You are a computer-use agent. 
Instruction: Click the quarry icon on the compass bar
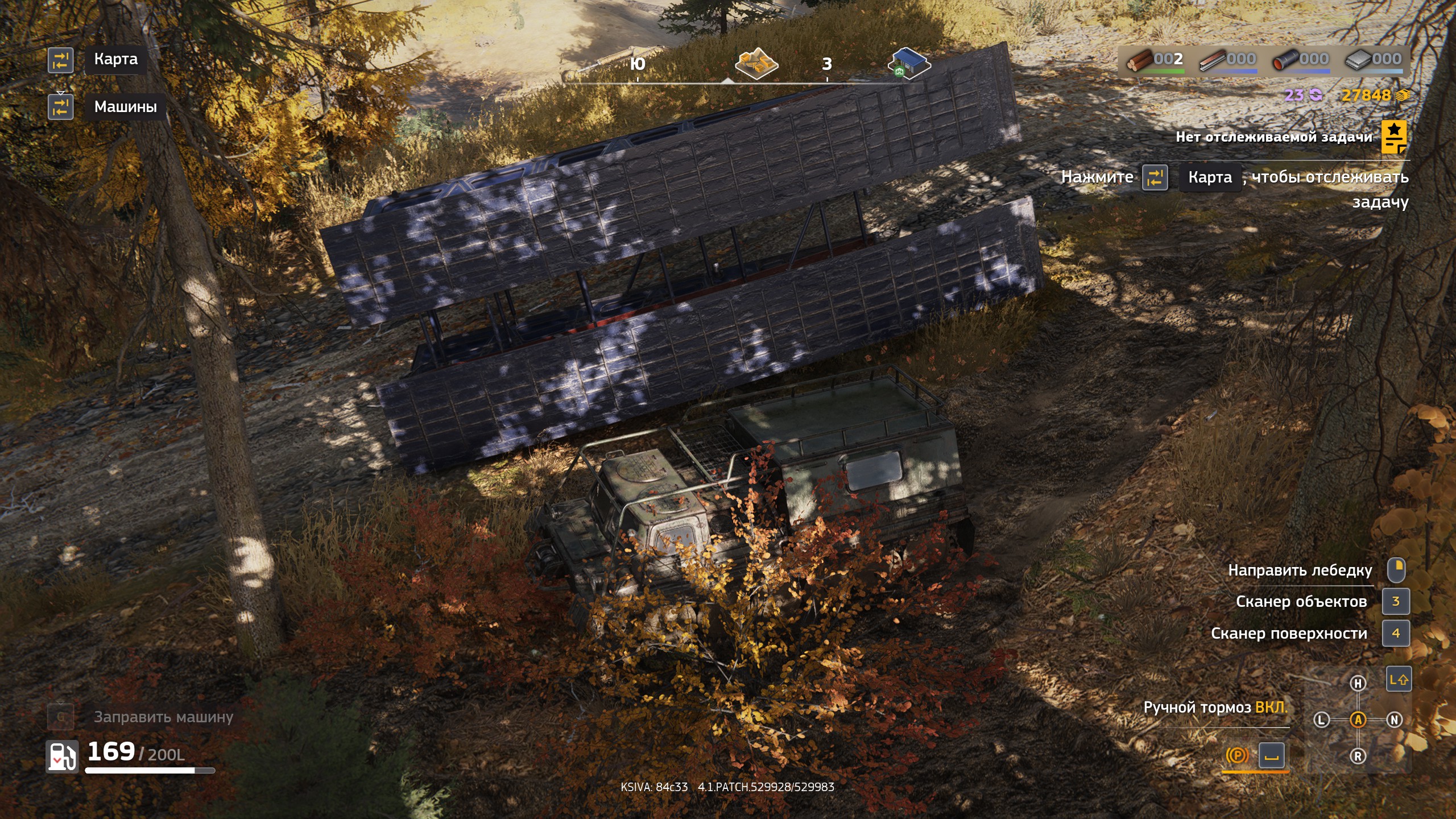tap(756, 64)
